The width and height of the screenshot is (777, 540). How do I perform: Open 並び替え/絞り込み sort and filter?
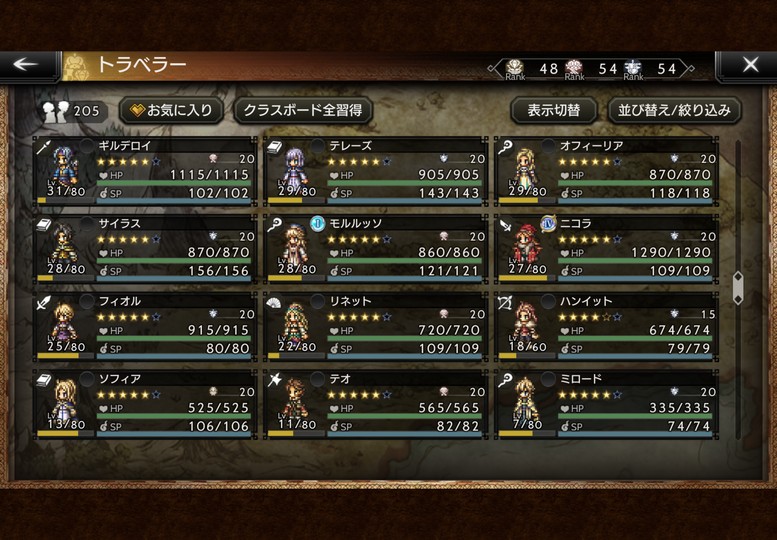pyautogui.click(x=674, y=110)
